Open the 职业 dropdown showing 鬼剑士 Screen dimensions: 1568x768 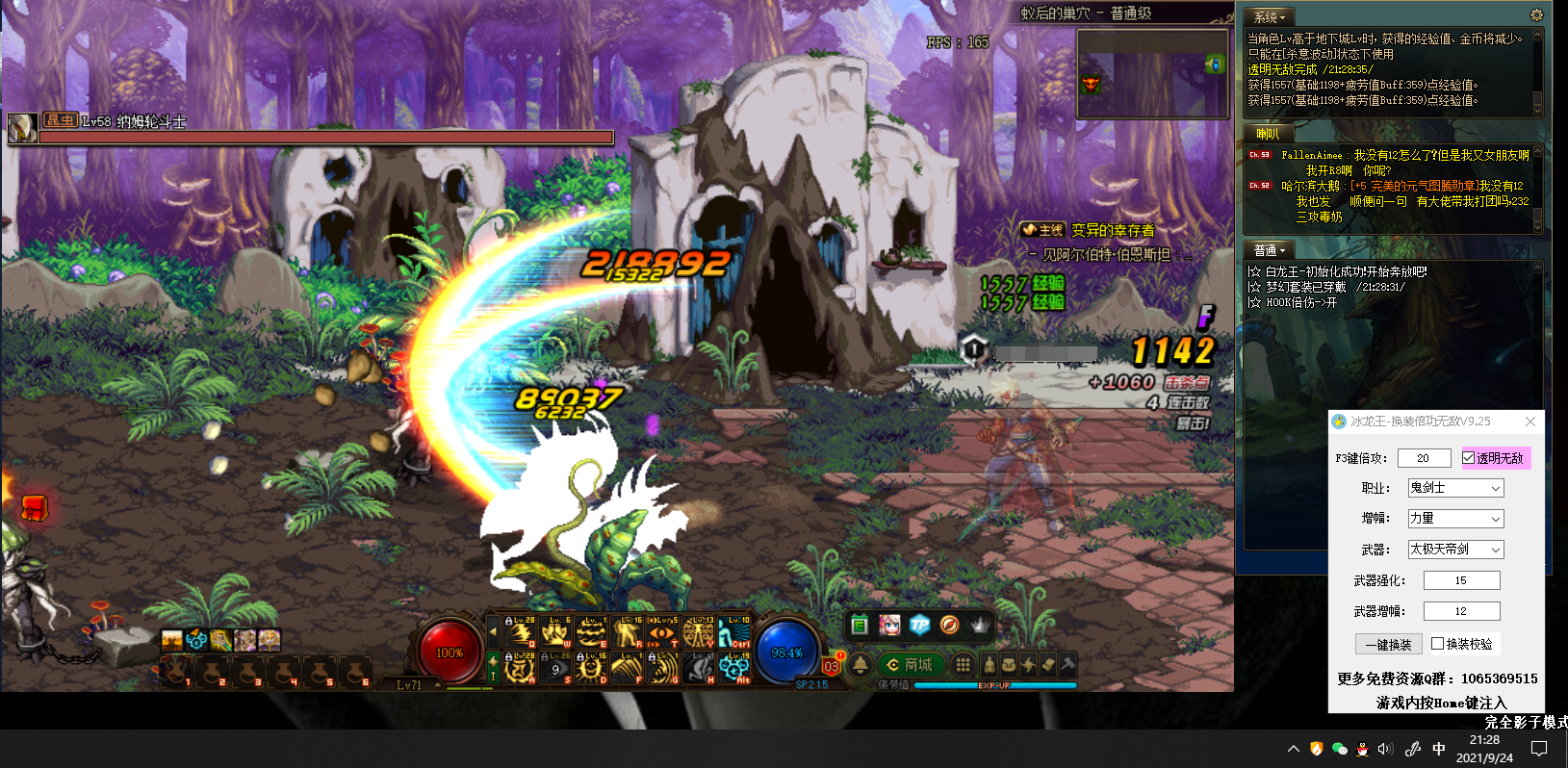1455,488
